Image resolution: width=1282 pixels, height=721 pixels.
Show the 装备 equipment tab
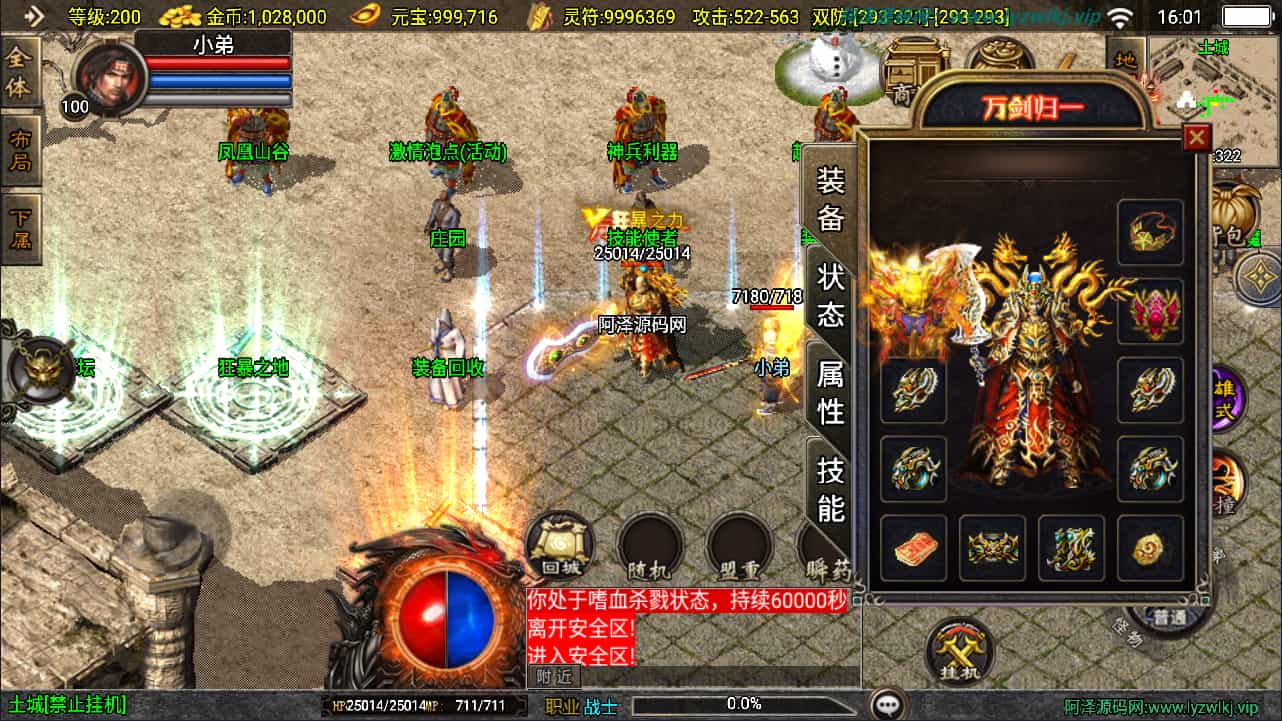tap(831, 198)
